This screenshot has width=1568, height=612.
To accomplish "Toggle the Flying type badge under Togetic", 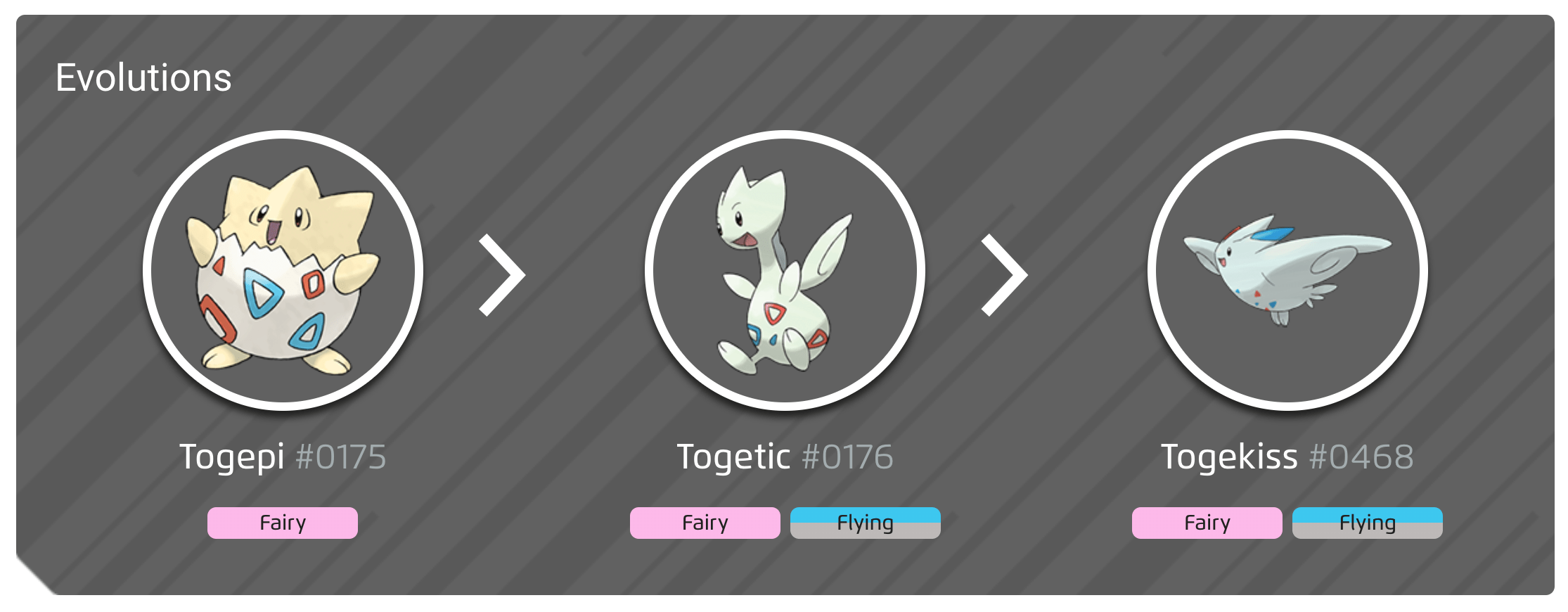I will [x=865, y=523].
